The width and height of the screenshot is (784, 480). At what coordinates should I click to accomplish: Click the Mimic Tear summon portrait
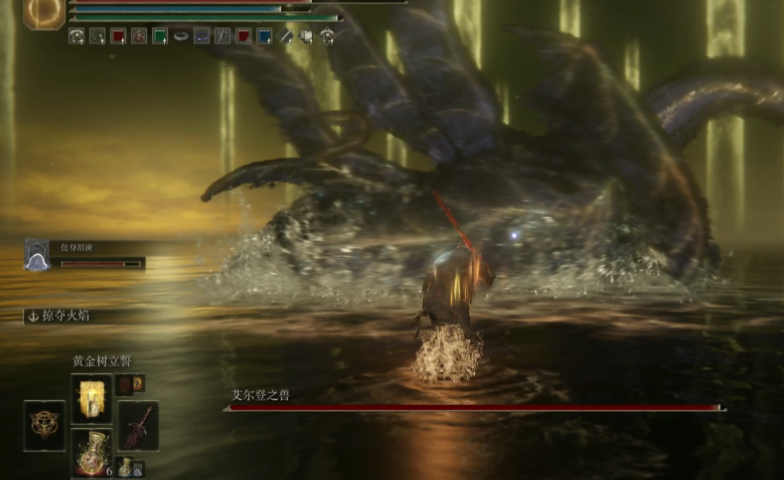[x=37, y=255]
